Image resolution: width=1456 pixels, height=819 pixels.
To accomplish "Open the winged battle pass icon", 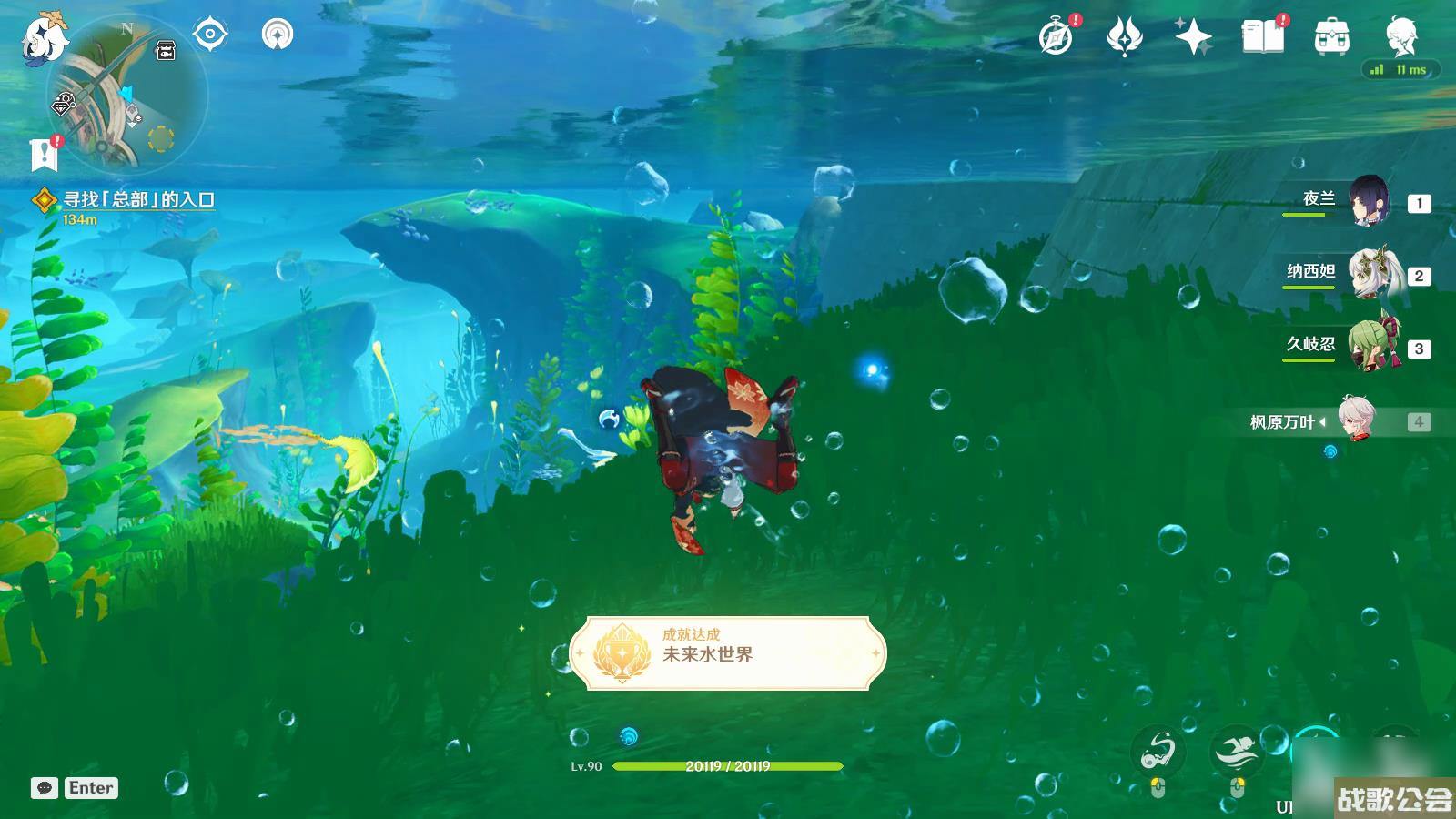I will coord(1124,37).
